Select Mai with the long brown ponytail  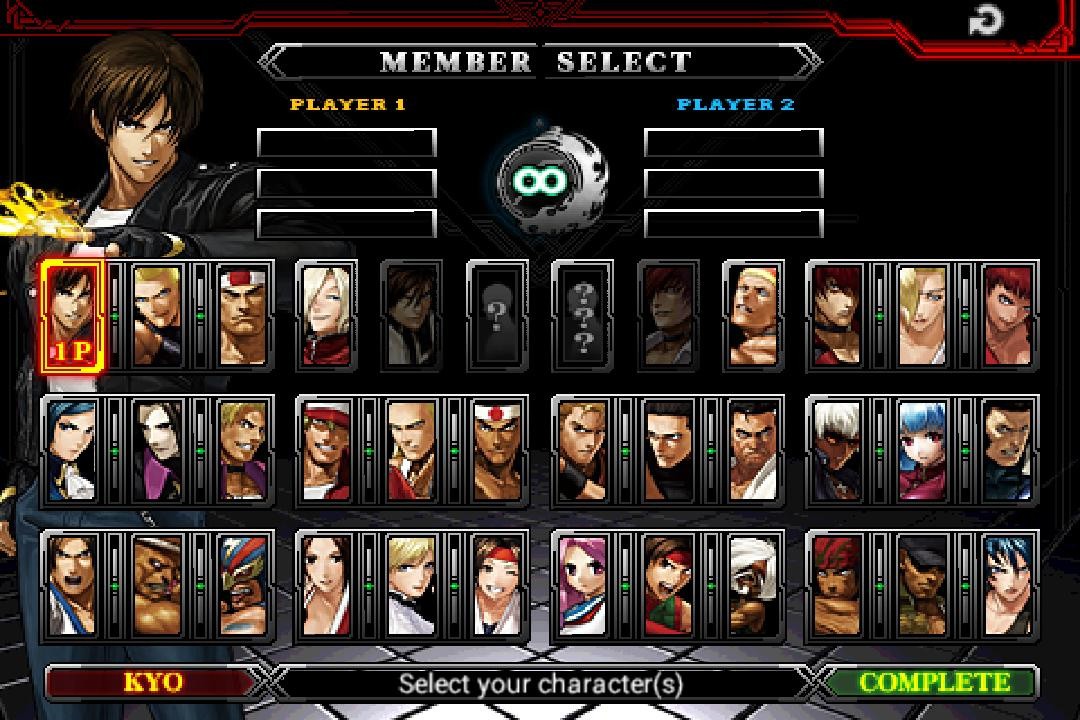point(326,586)
